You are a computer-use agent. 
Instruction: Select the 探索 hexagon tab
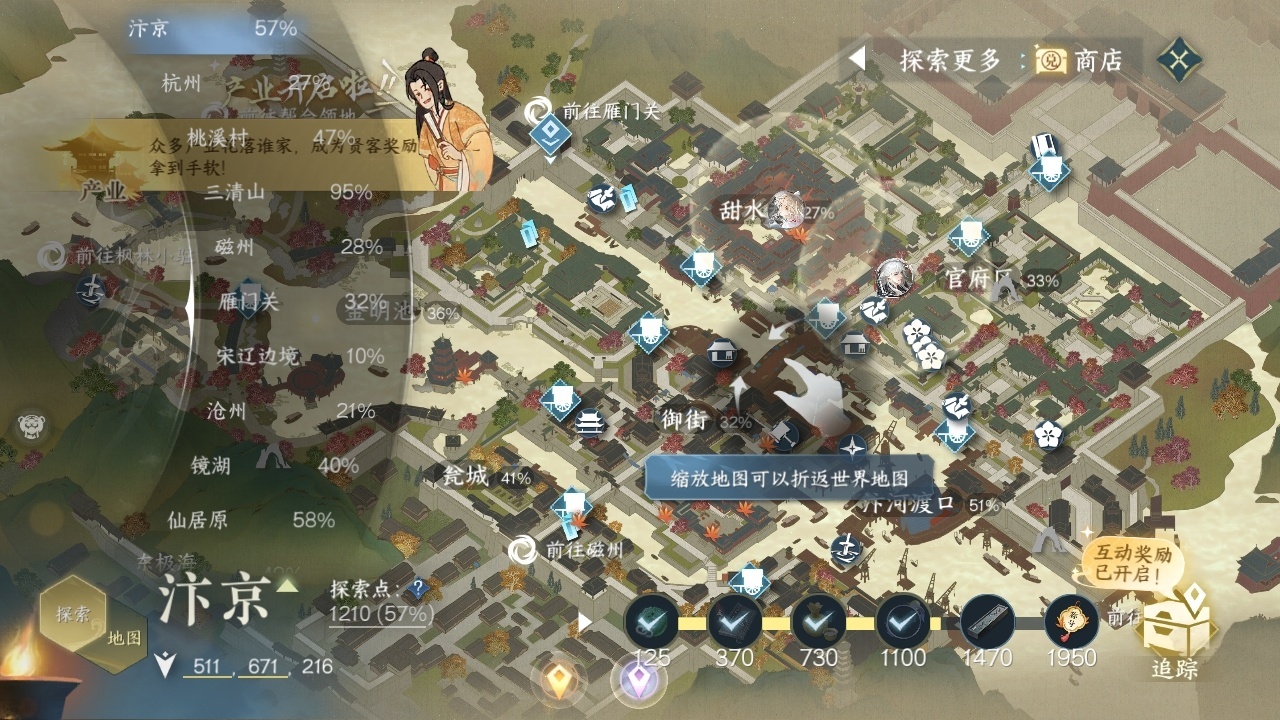[72, 613]
